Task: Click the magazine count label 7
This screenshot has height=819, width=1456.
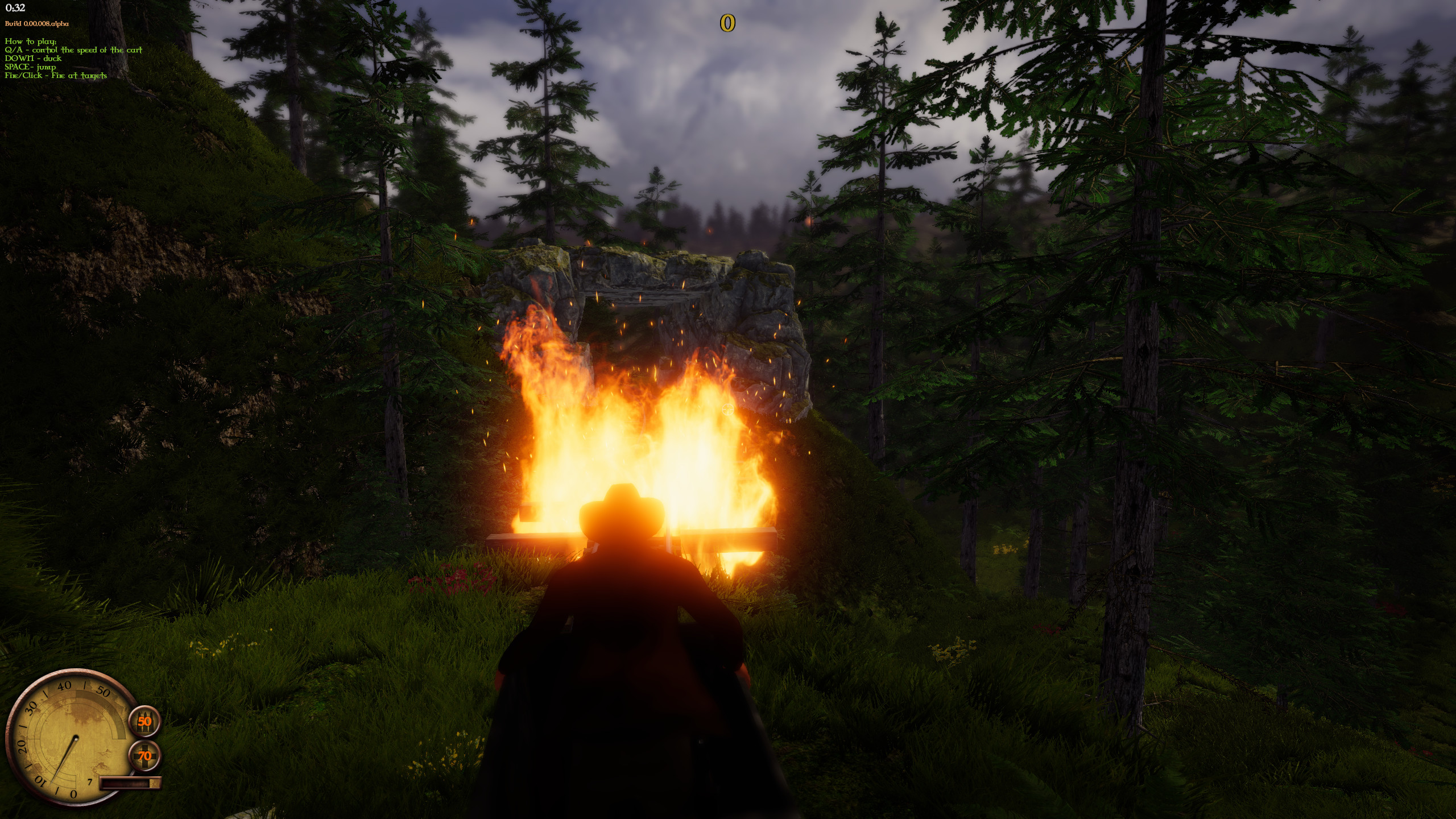Action: [90, 781]
